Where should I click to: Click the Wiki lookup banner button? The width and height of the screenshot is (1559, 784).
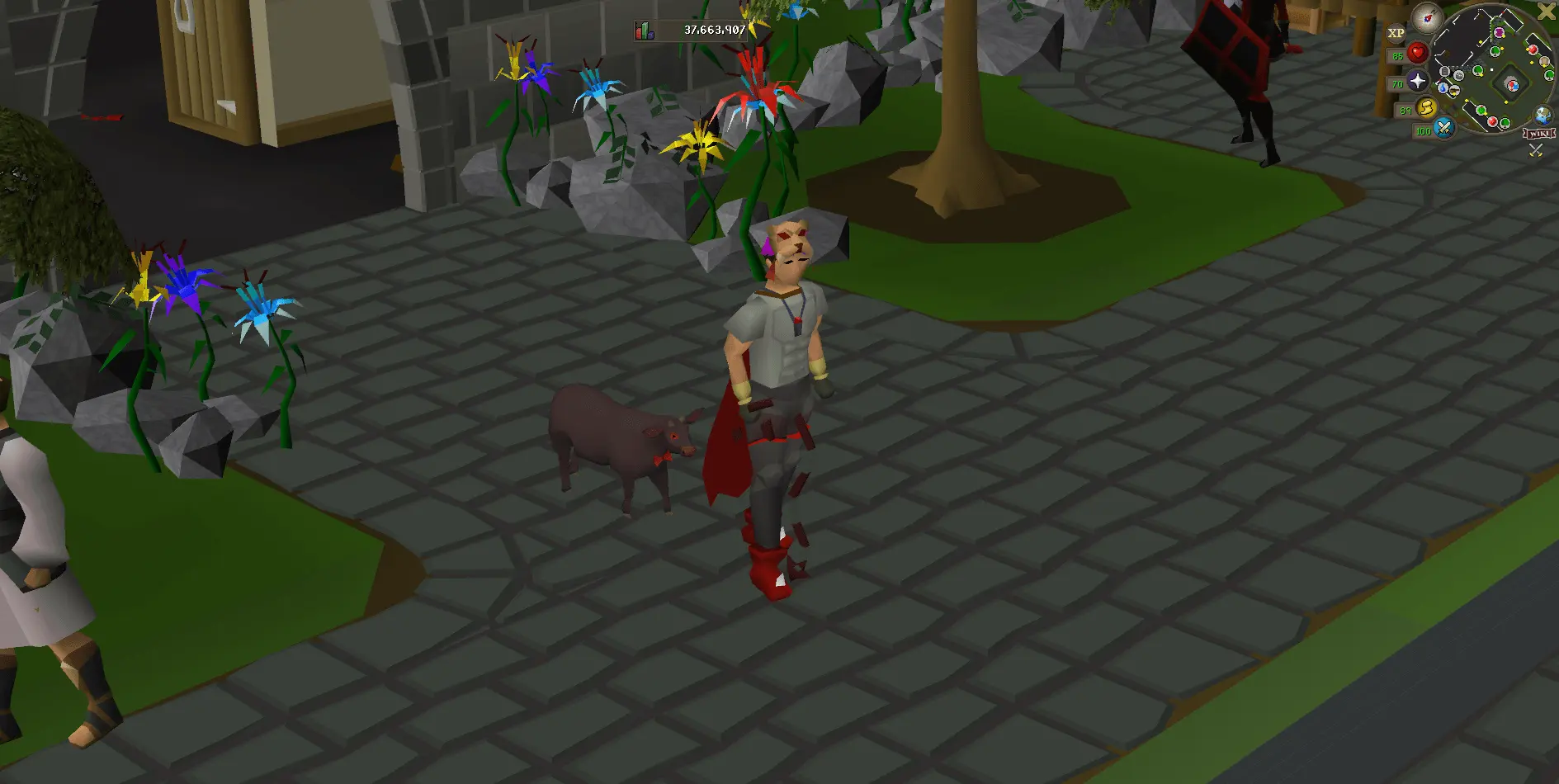pos(1538,133)
